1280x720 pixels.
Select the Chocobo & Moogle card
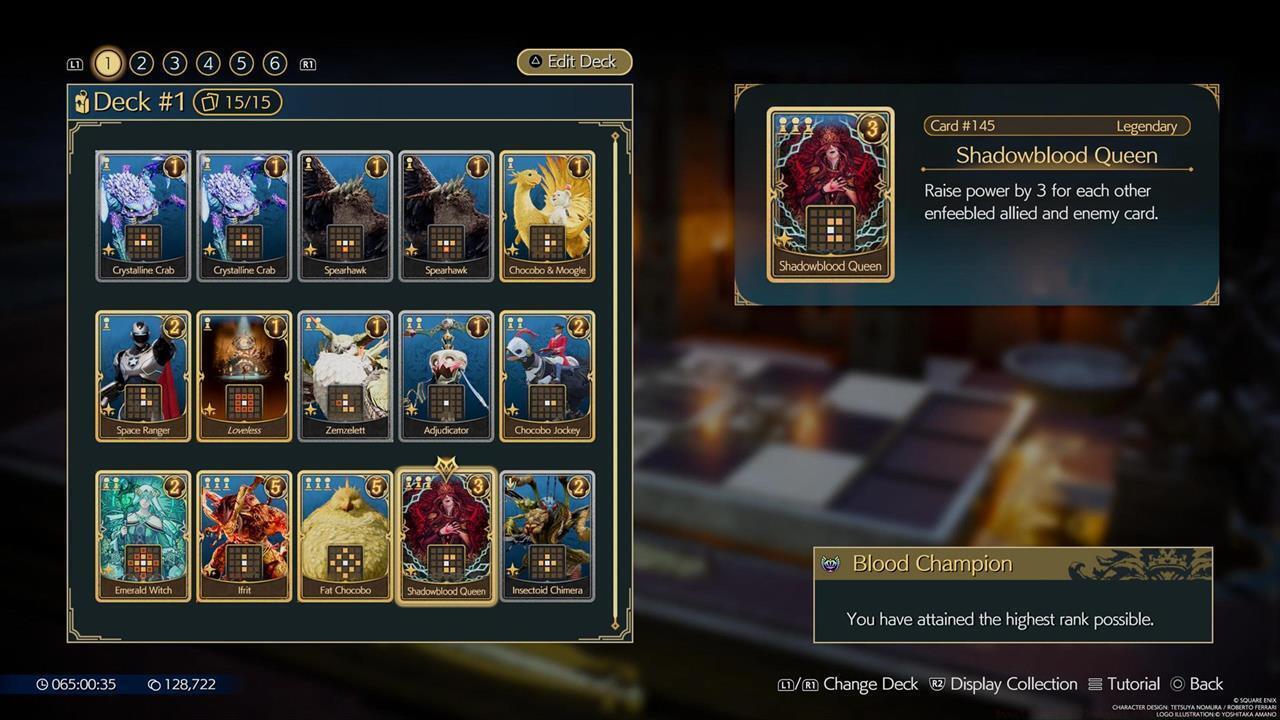pos(548,215)
